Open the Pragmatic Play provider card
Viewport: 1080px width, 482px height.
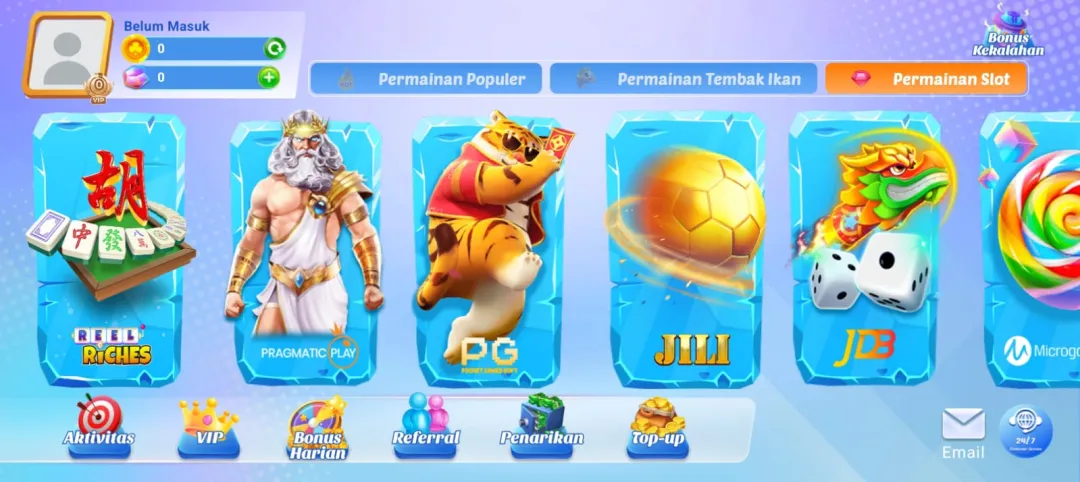coord(306,250)
